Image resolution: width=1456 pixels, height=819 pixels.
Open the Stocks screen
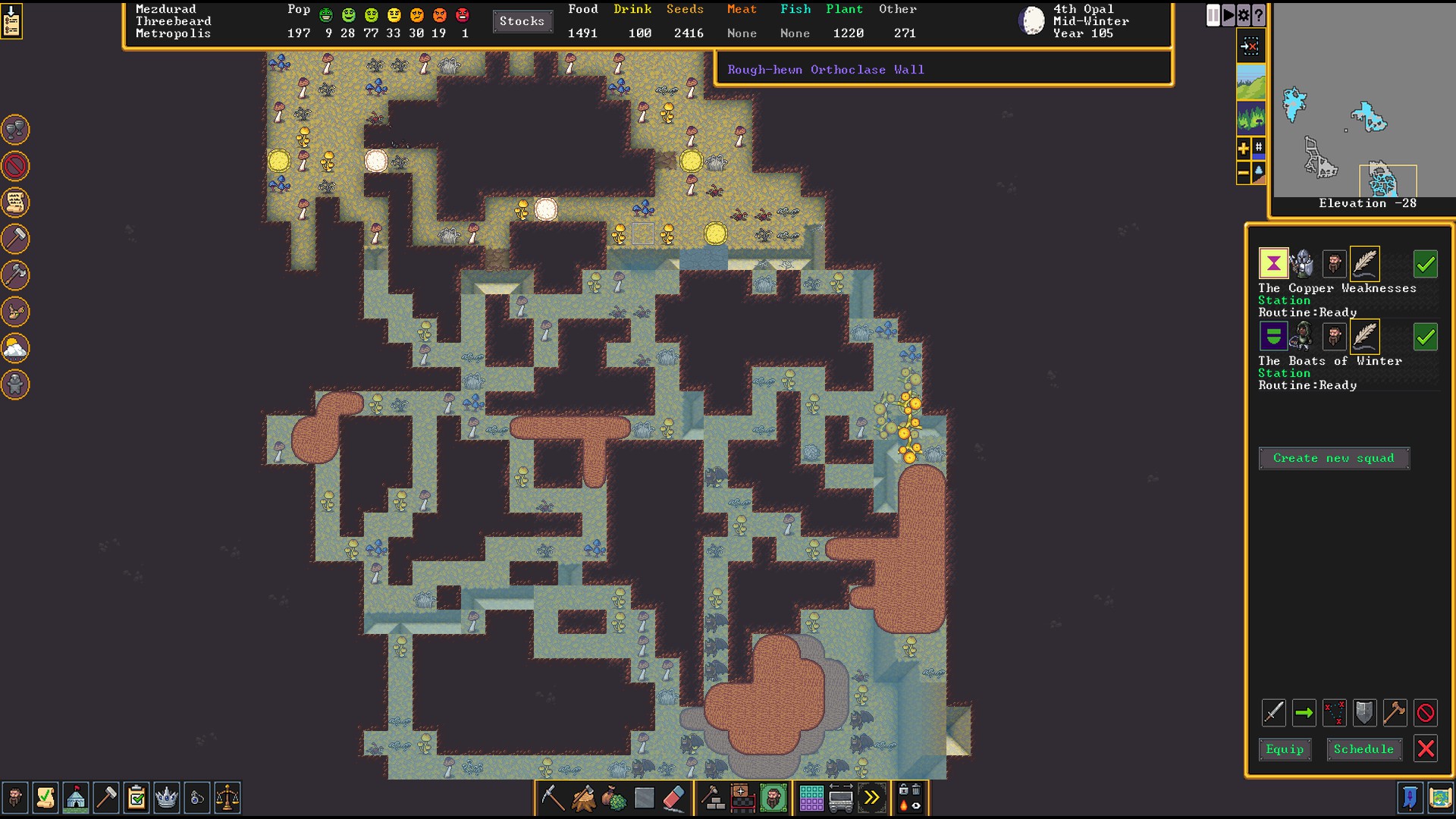click(x=522, y=21)
